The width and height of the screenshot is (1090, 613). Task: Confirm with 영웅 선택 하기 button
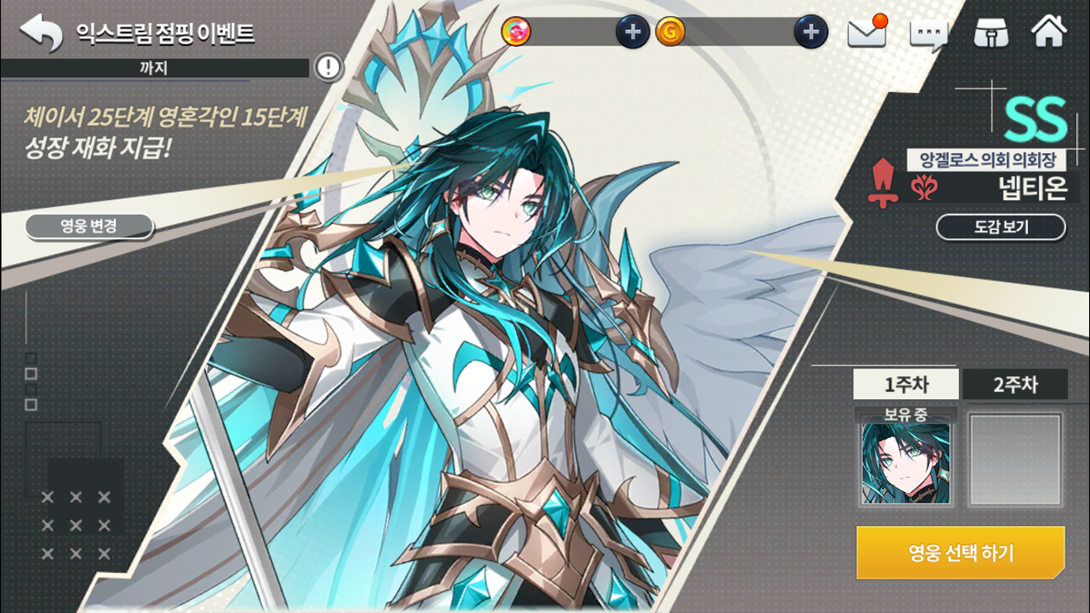[x=960, y=552]
